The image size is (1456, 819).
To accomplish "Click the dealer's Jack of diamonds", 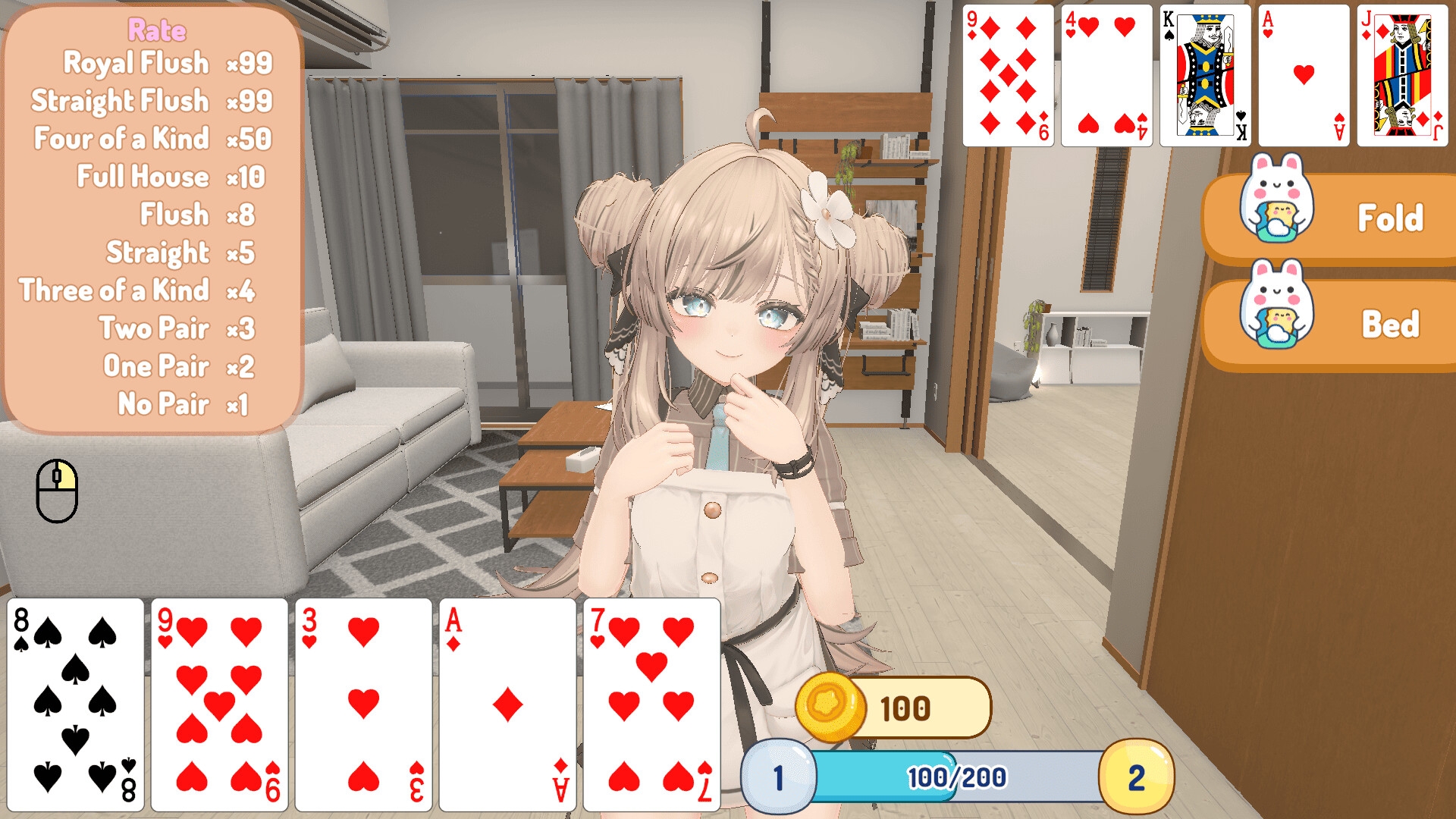I will click(1401, 74).
